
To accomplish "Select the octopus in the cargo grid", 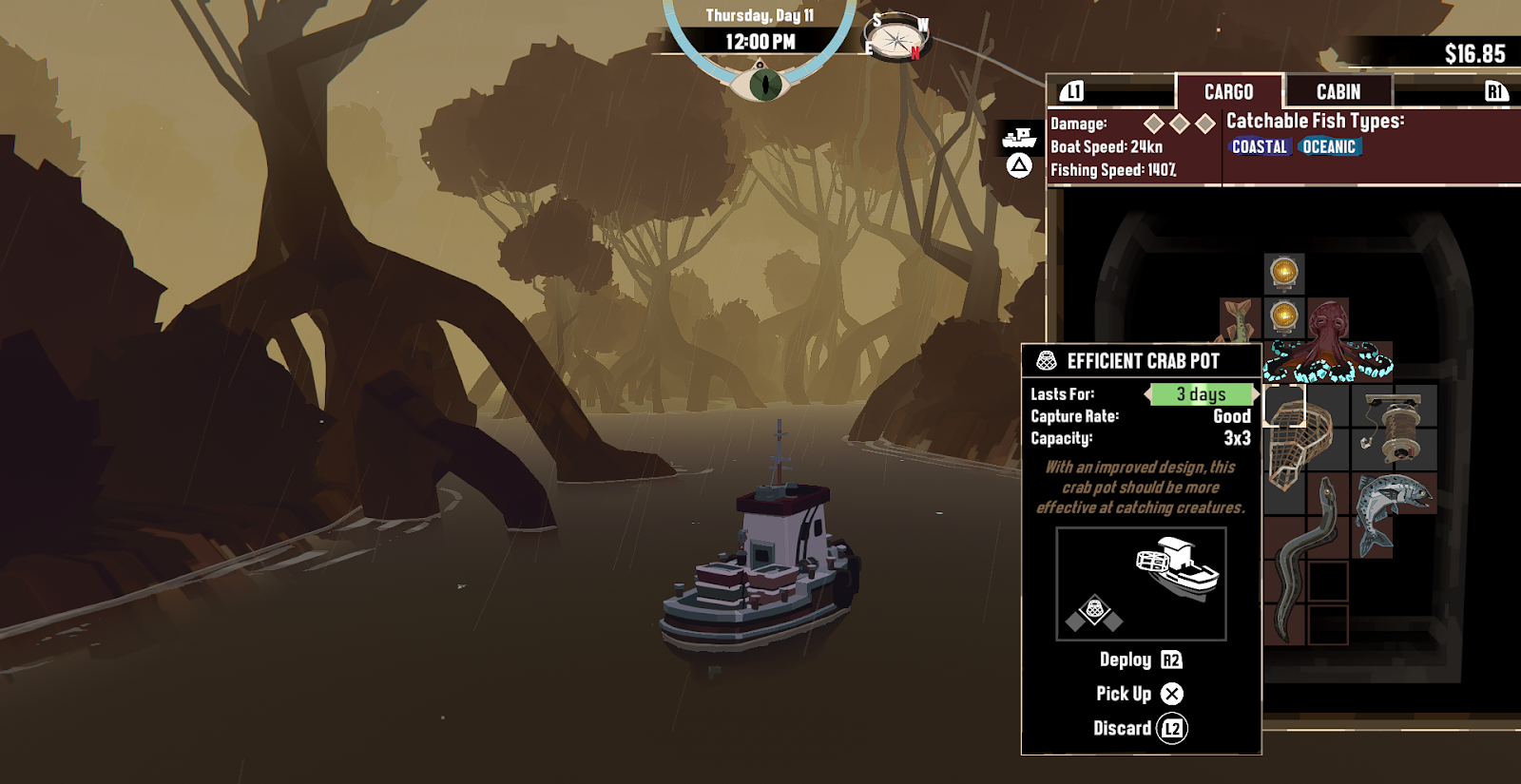I will 1329,340.
